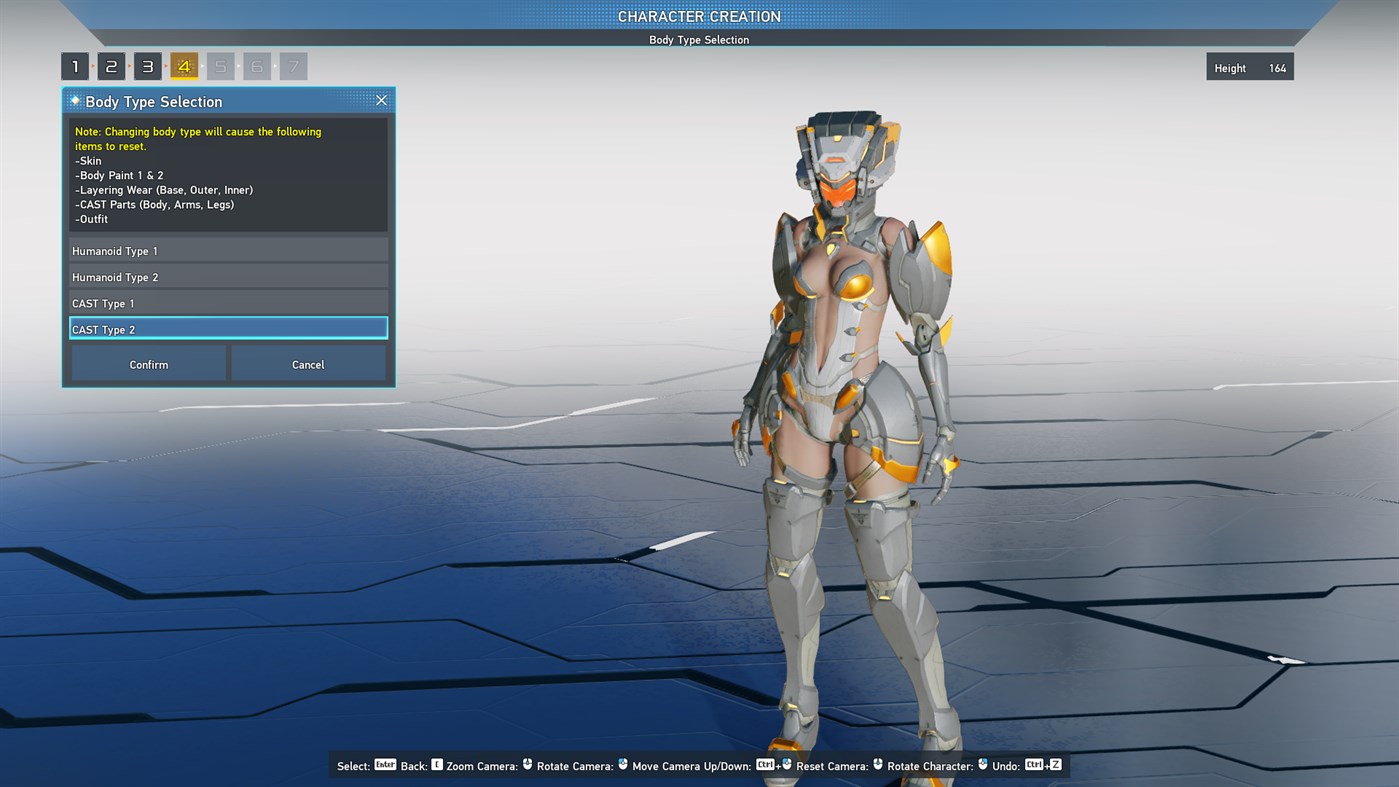Viewport: 1399px width, 787px height.
Task: Click the mouse icon beside Rotate Character
Action: click(981, 764)
